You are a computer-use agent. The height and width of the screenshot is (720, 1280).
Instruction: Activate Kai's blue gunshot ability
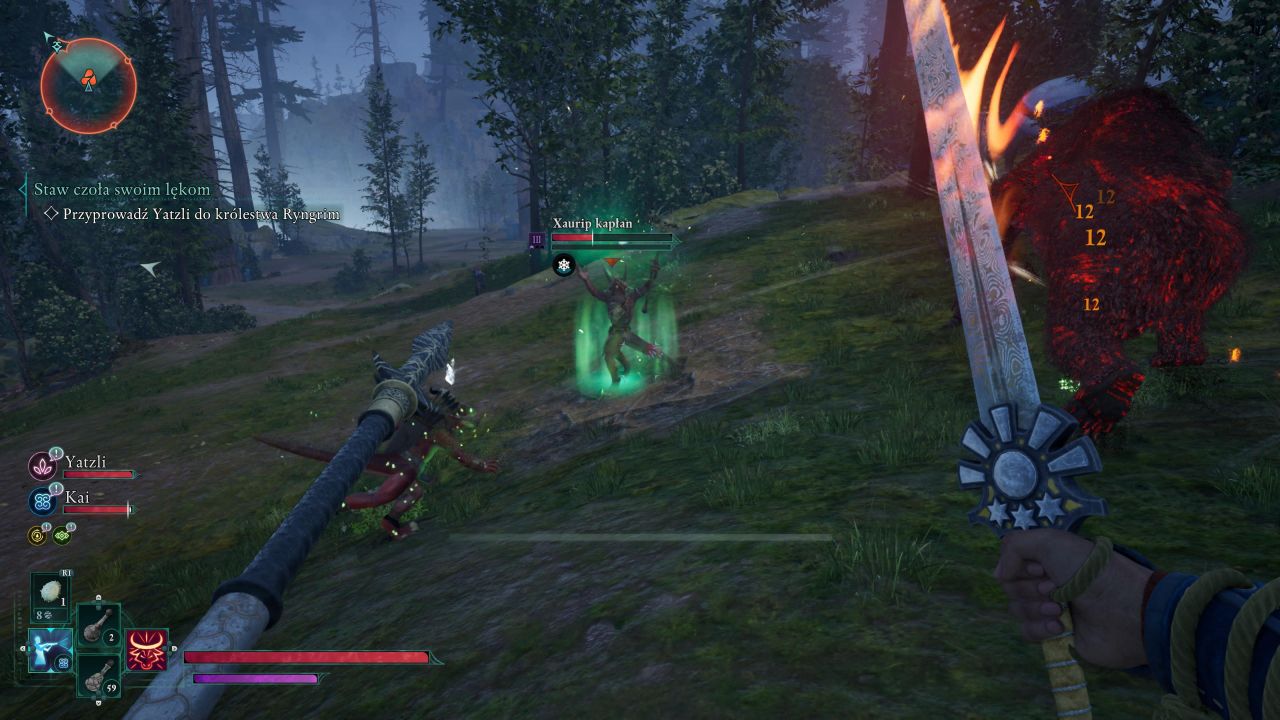(49, 650)
